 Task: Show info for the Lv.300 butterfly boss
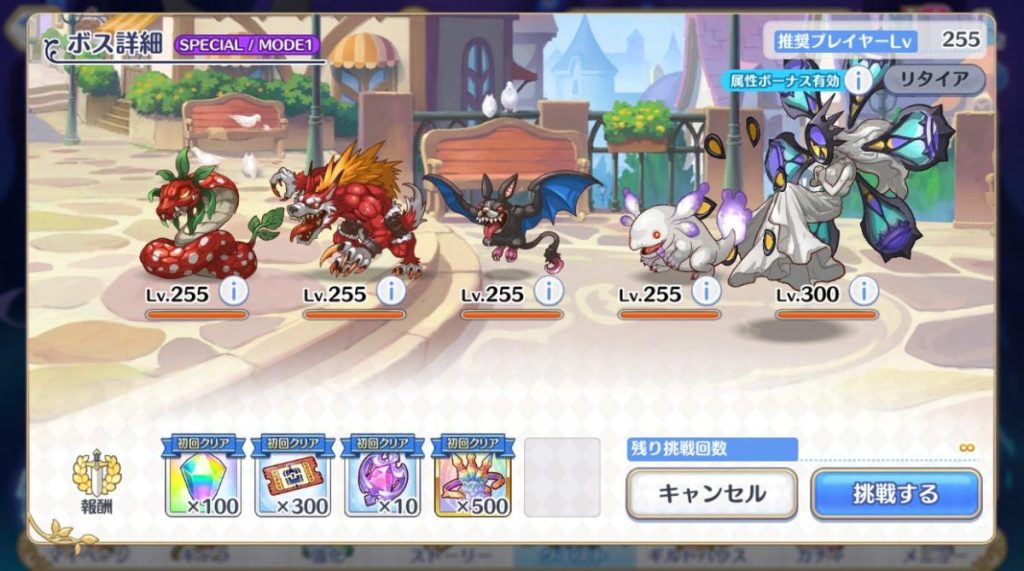coord(863,291)
